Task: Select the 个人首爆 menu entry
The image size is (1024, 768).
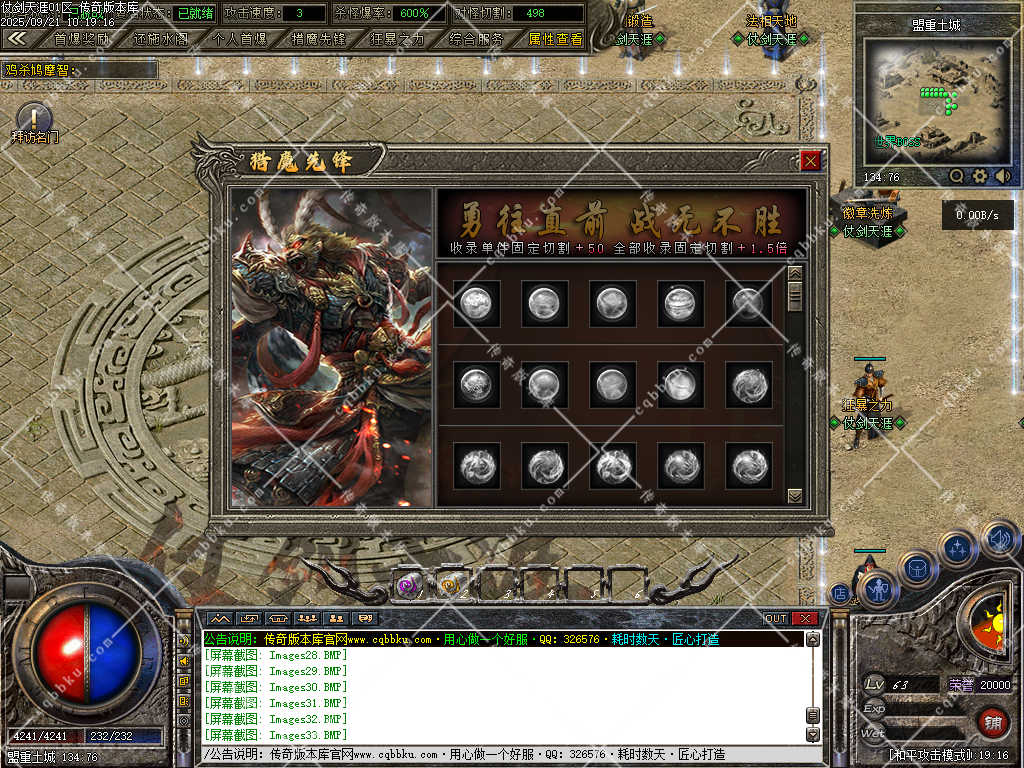Action: click(x=239, y=40)
